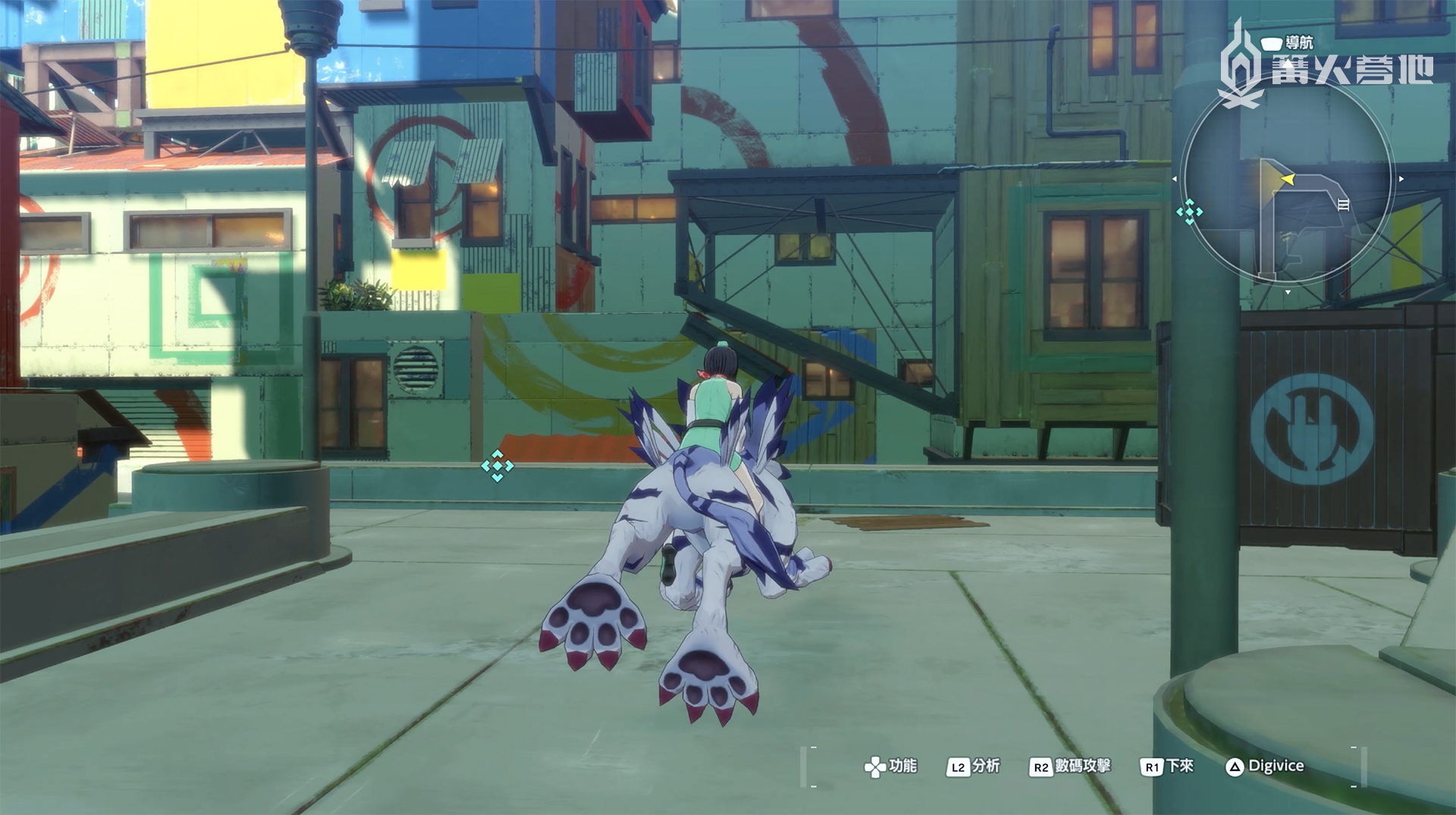Open the circular minimap
Image resolution: width=1456 pixels, height=815 pixels.
[x=1287, y=180]
